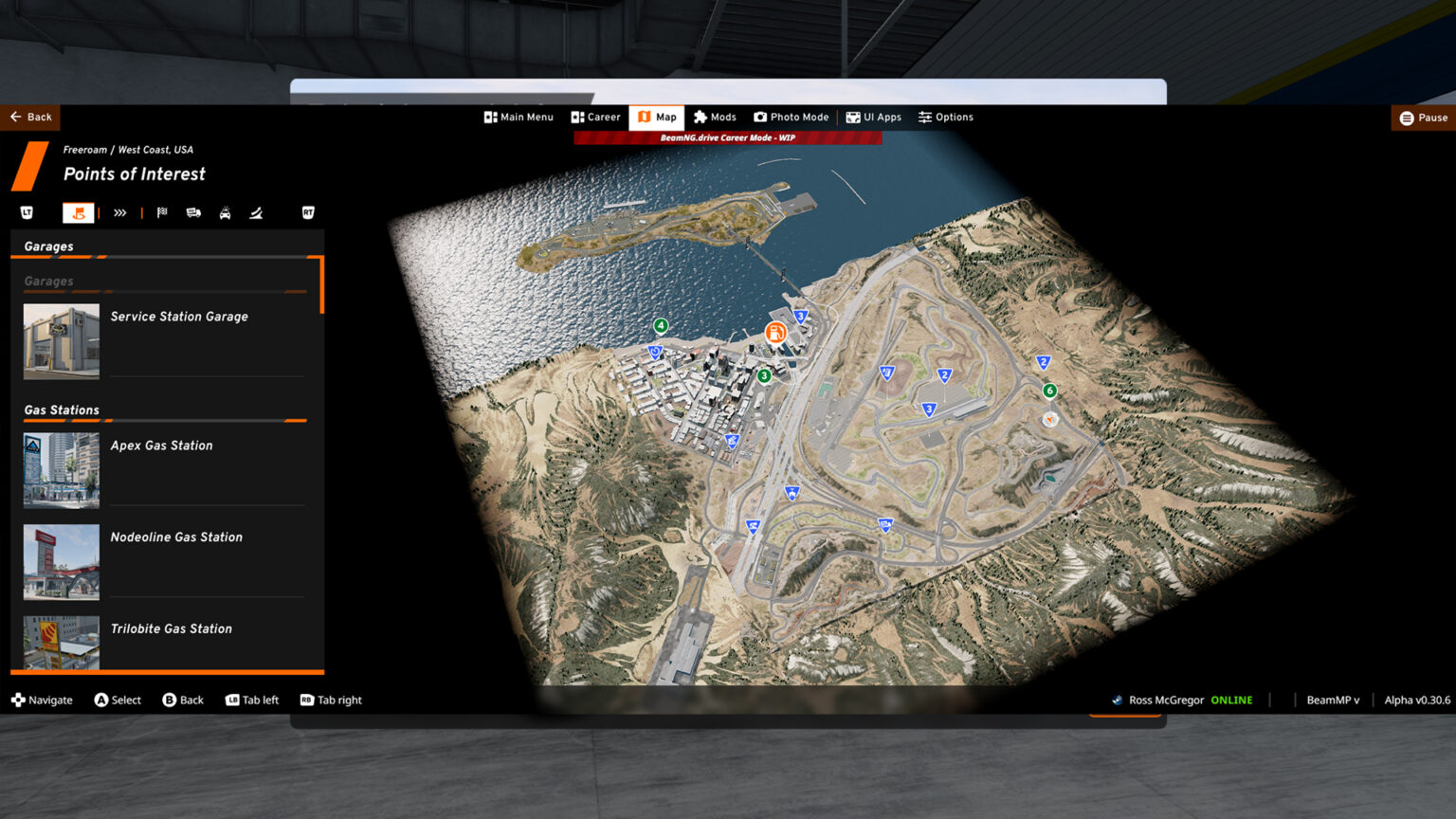This screenshot has height=819, width=1456.
Task: Toggle the orange fuel pump marker on map
Action: (x=776, y=334)
